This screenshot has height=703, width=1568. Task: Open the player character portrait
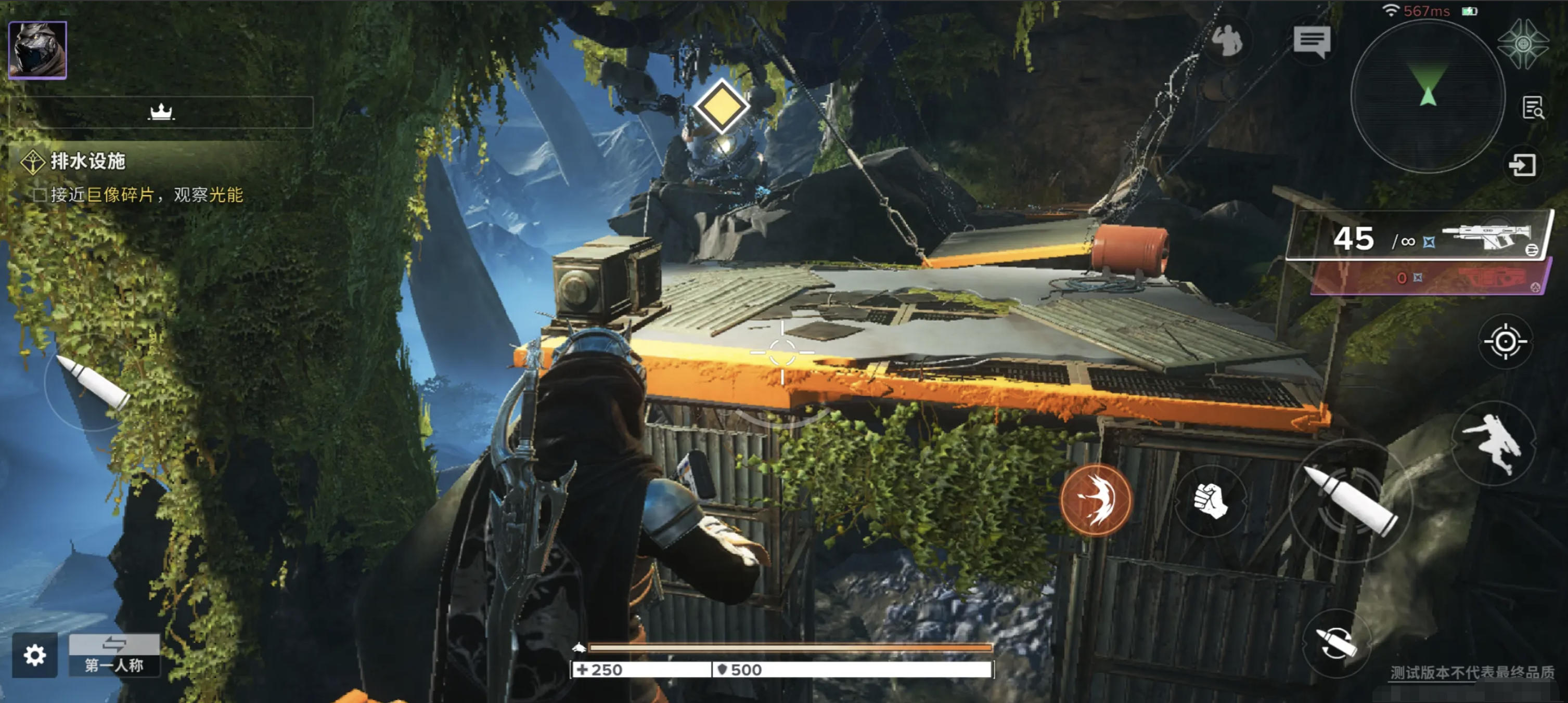coord(38,50)
